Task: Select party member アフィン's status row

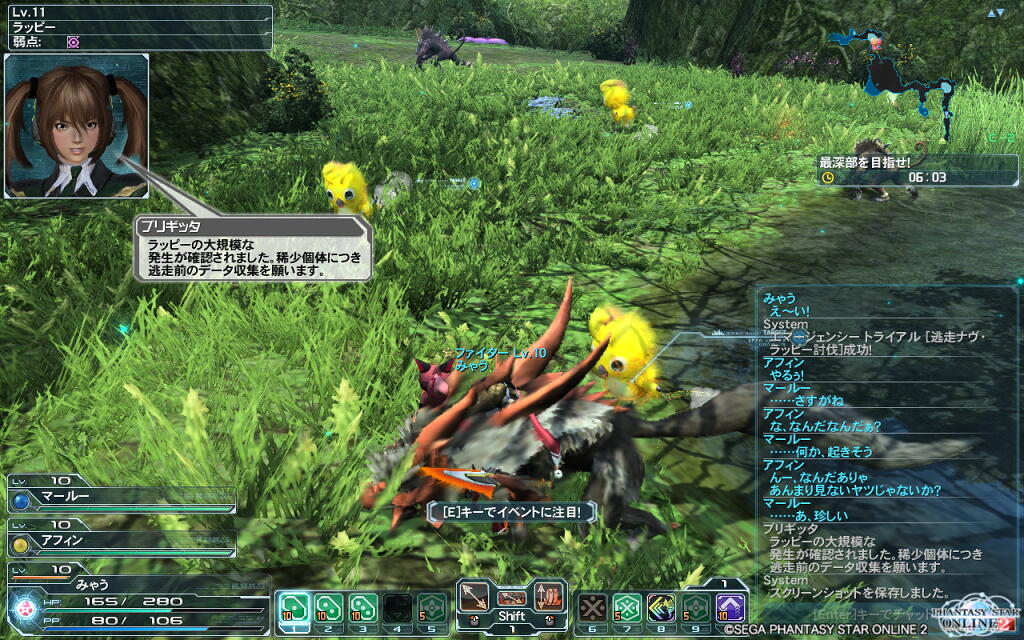Action: tap(120, 543)
